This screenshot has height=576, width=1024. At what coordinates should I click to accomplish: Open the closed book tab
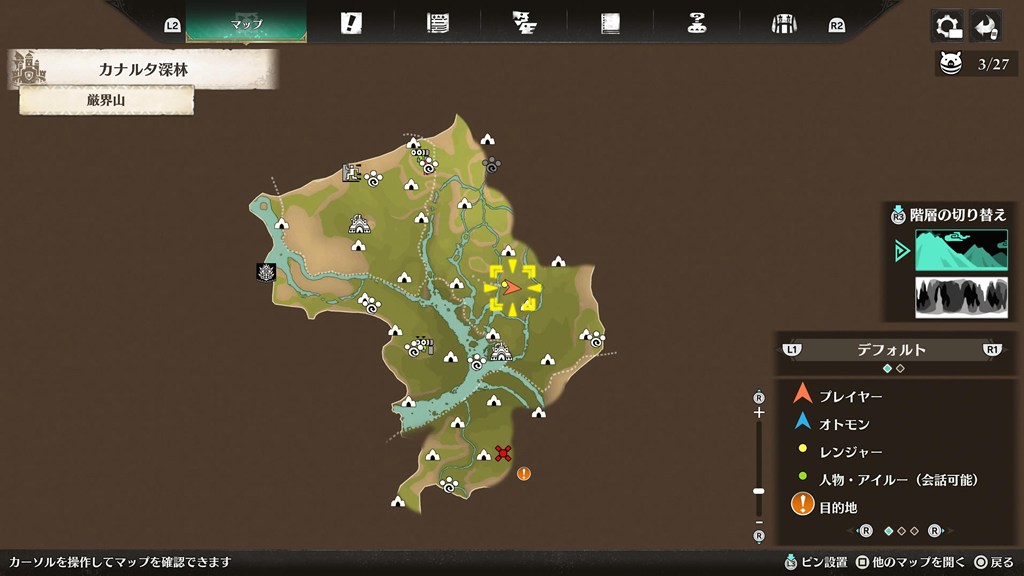click(x=610, y=23)
